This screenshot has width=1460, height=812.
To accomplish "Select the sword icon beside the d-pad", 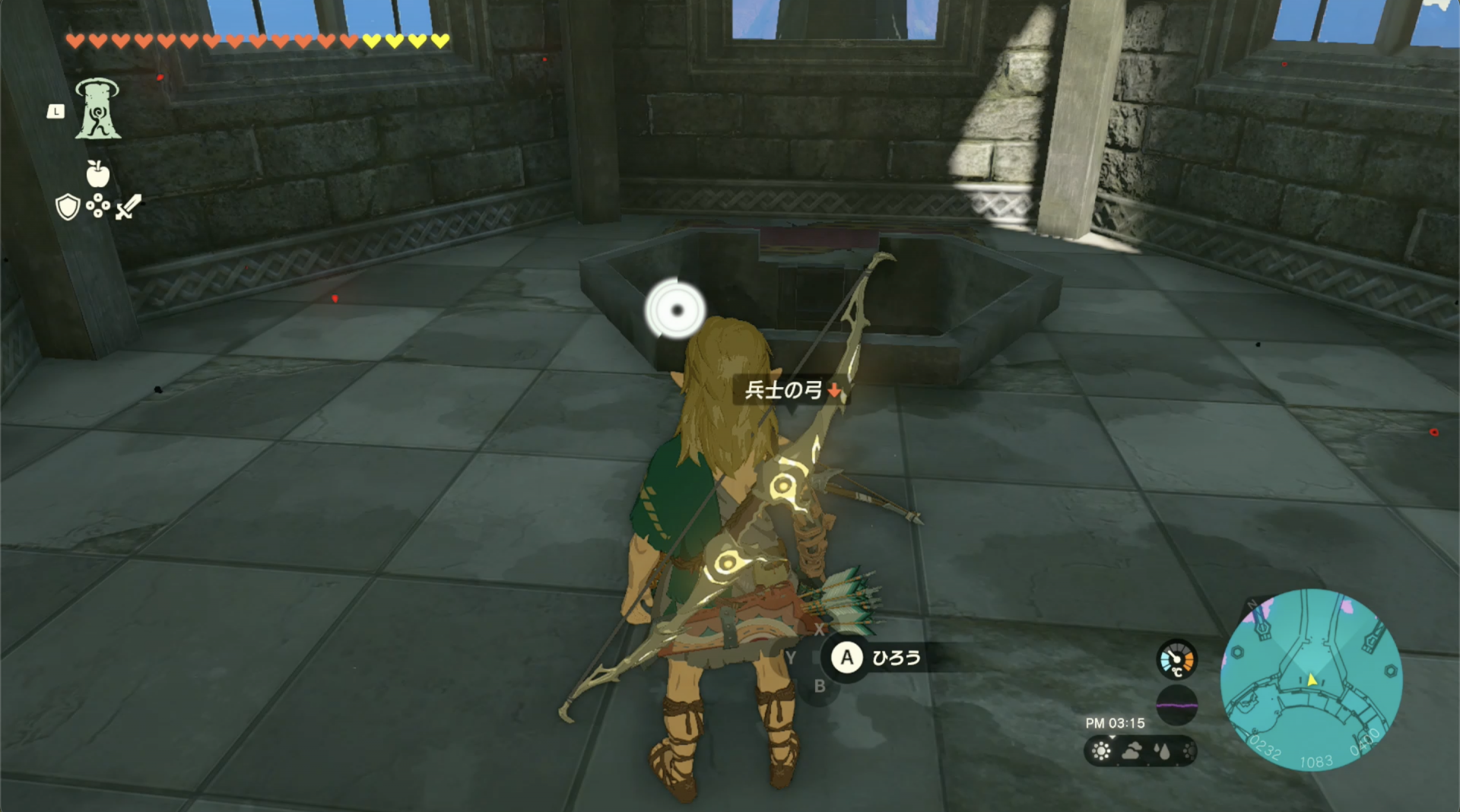I will coord(129,207).
